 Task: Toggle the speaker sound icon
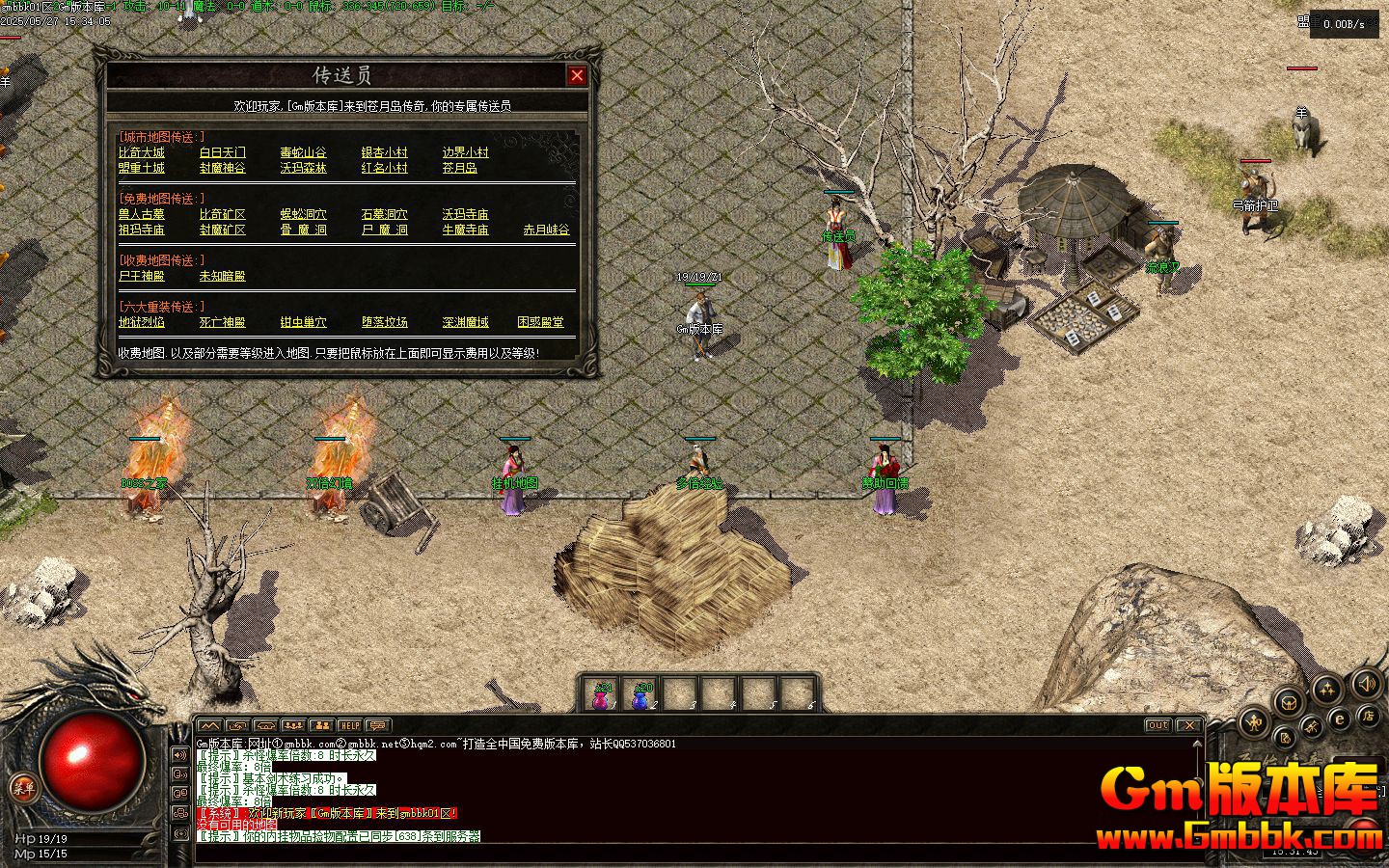[1367, 685]
